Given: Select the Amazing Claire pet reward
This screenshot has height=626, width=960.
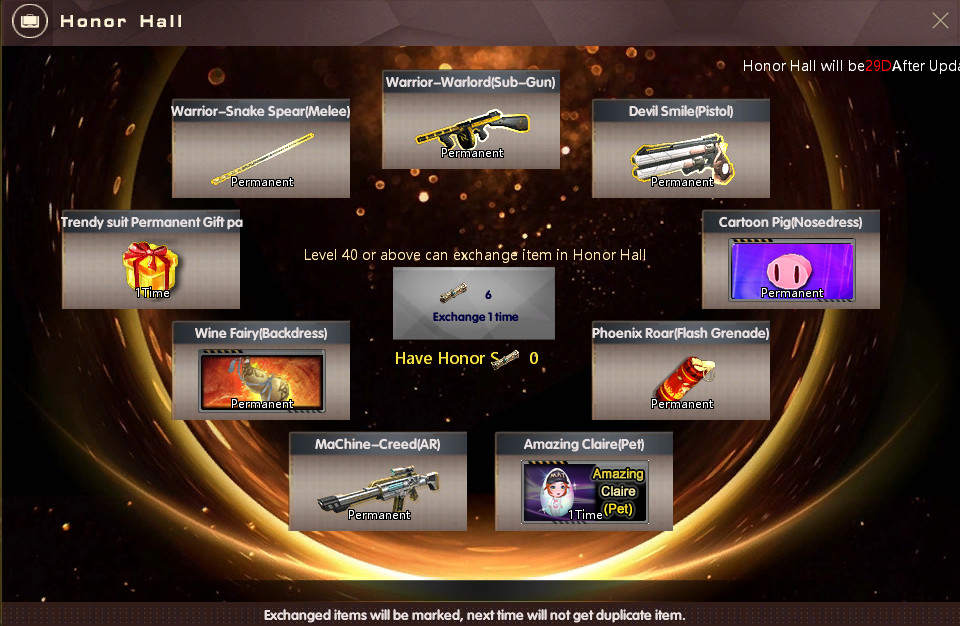Looking at the screenshot, I should point(584,489).
